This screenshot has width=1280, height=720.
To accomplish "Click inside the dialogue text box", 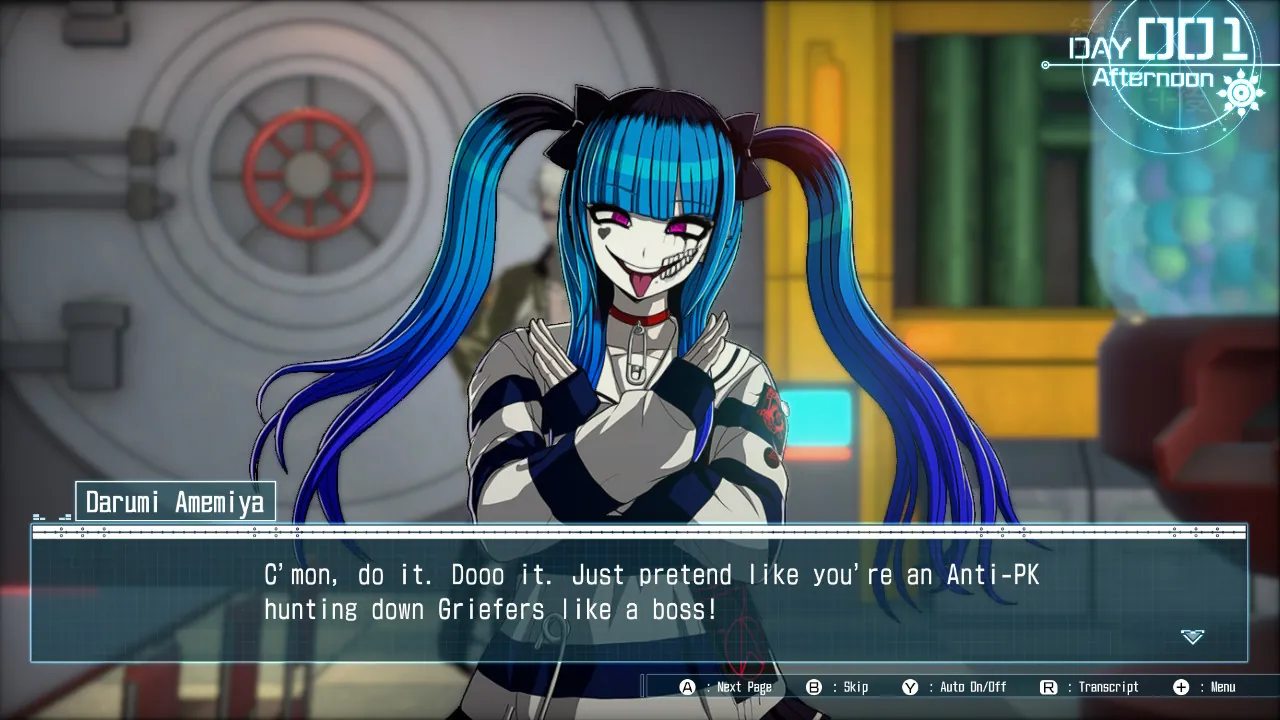I will [640, 595].
